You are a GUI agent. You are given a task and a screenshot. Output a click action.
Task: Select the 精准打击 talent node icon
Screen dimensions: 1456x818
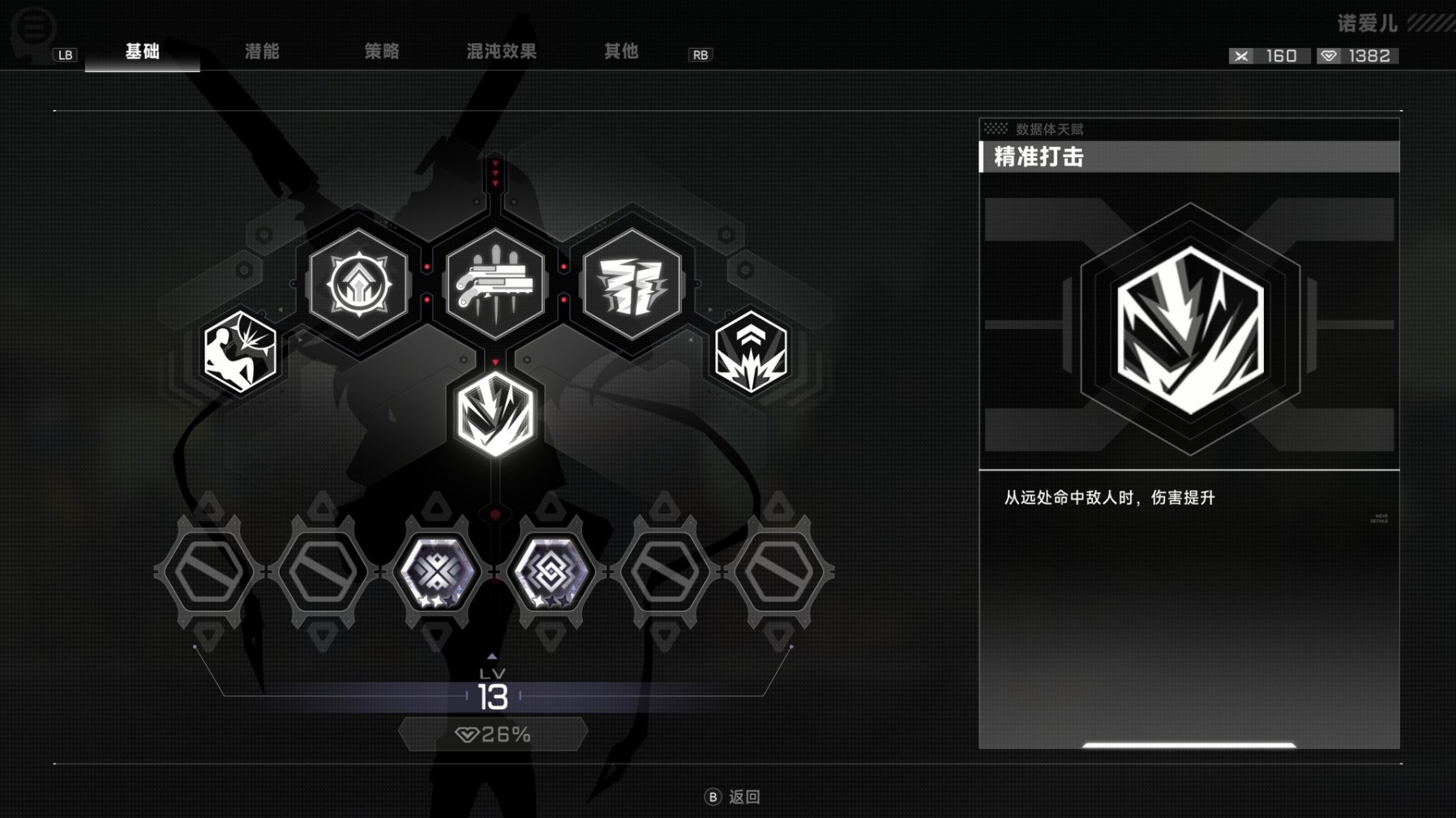pyautogui.click(x=495, y=417)
